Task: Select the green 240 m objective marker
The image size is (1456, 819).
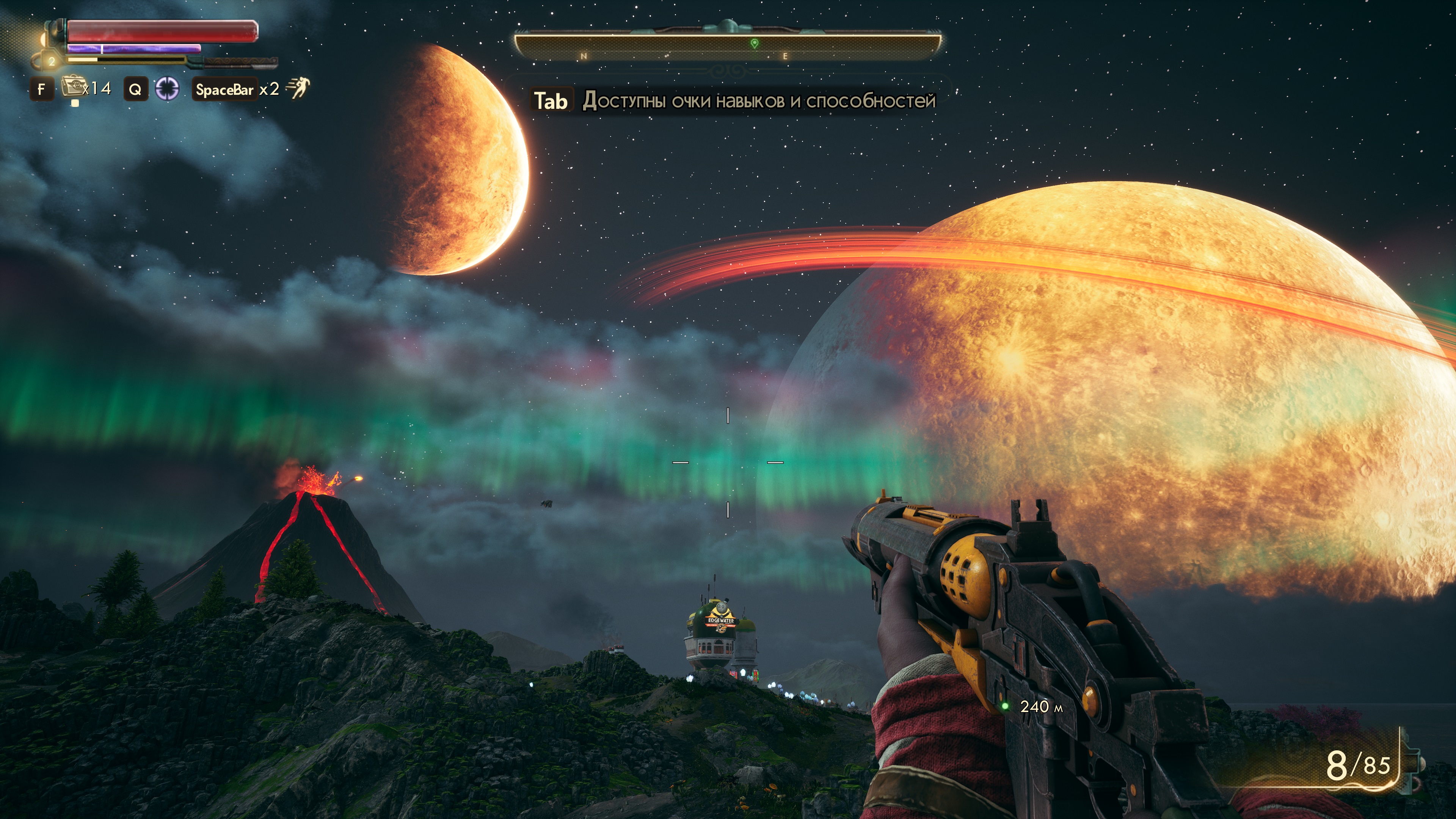Action: pyautogui.click(x=1005, y=706)
